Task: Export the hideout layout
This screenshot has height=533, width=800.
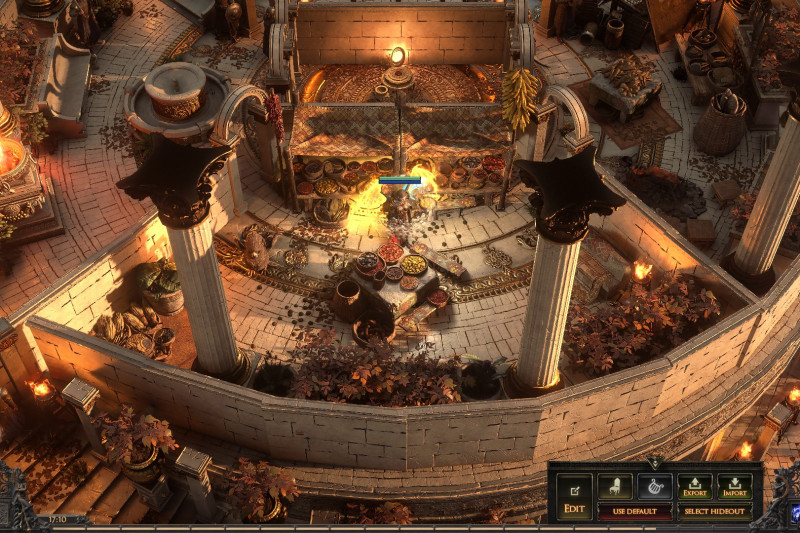Action: pyautogui.click(x=694, y=487)
